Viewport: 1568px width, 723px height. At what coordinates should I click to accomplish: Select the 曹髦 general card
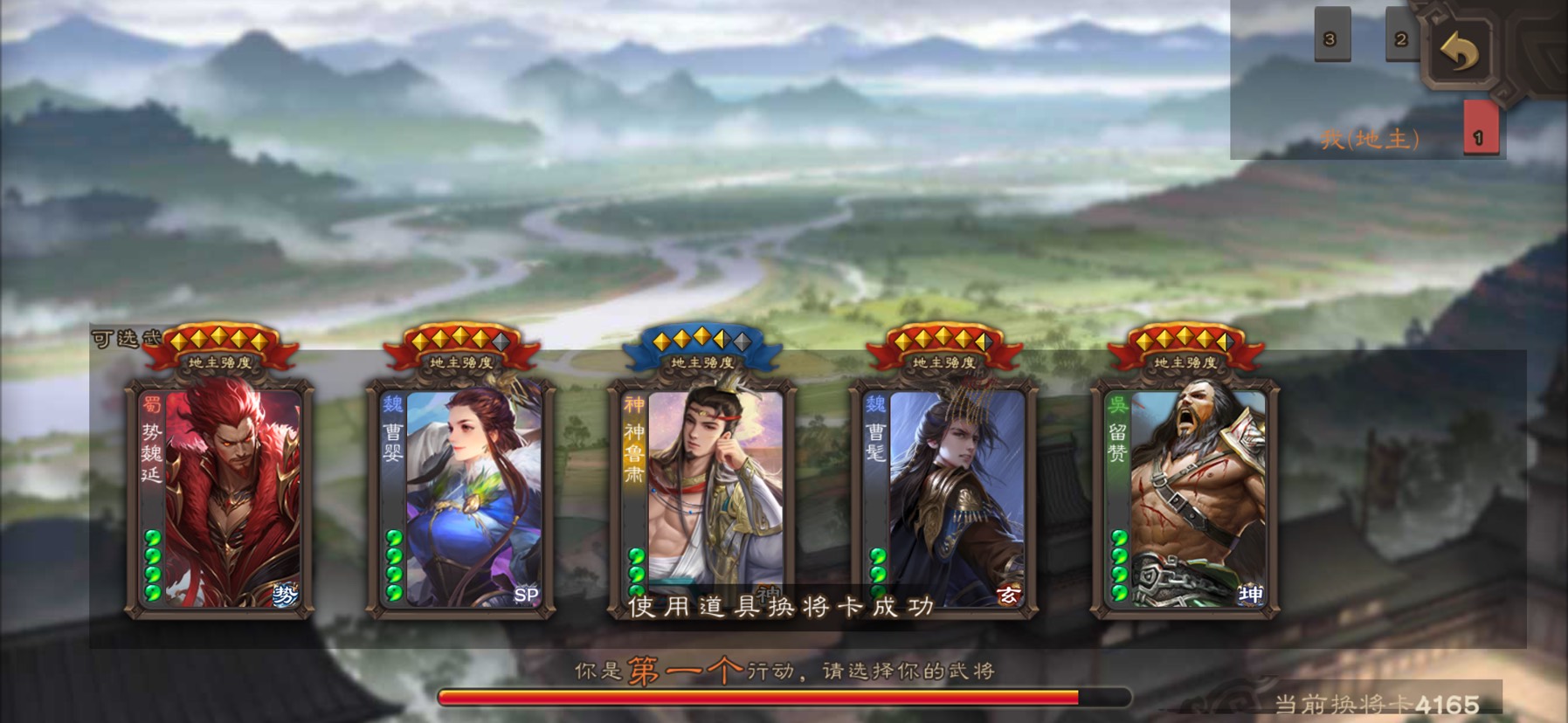pyautogui.click(x=944, y=498)
